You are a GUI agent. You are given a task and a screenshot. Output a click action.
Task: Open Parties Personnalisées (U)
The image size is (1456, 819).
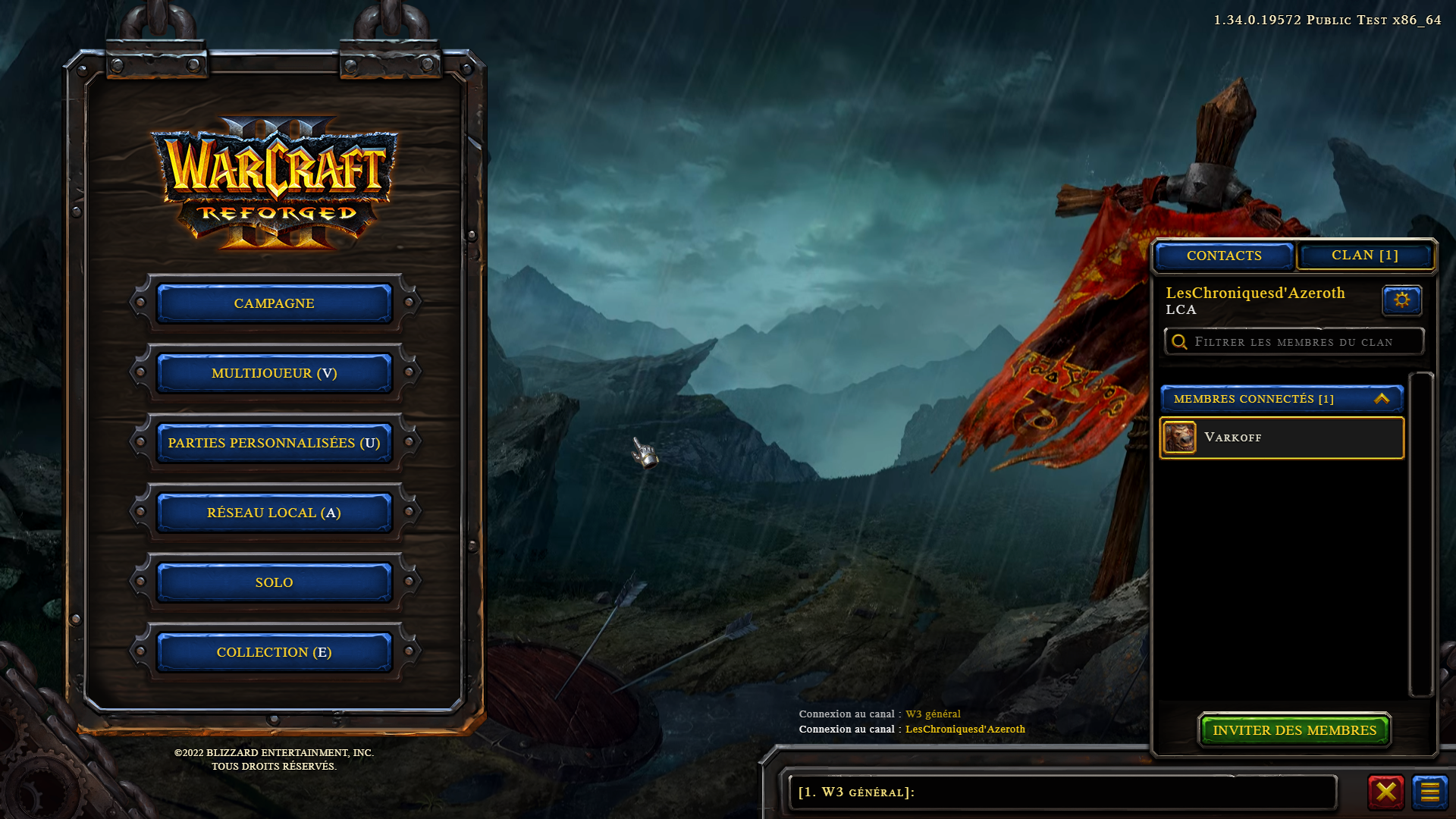274,443
